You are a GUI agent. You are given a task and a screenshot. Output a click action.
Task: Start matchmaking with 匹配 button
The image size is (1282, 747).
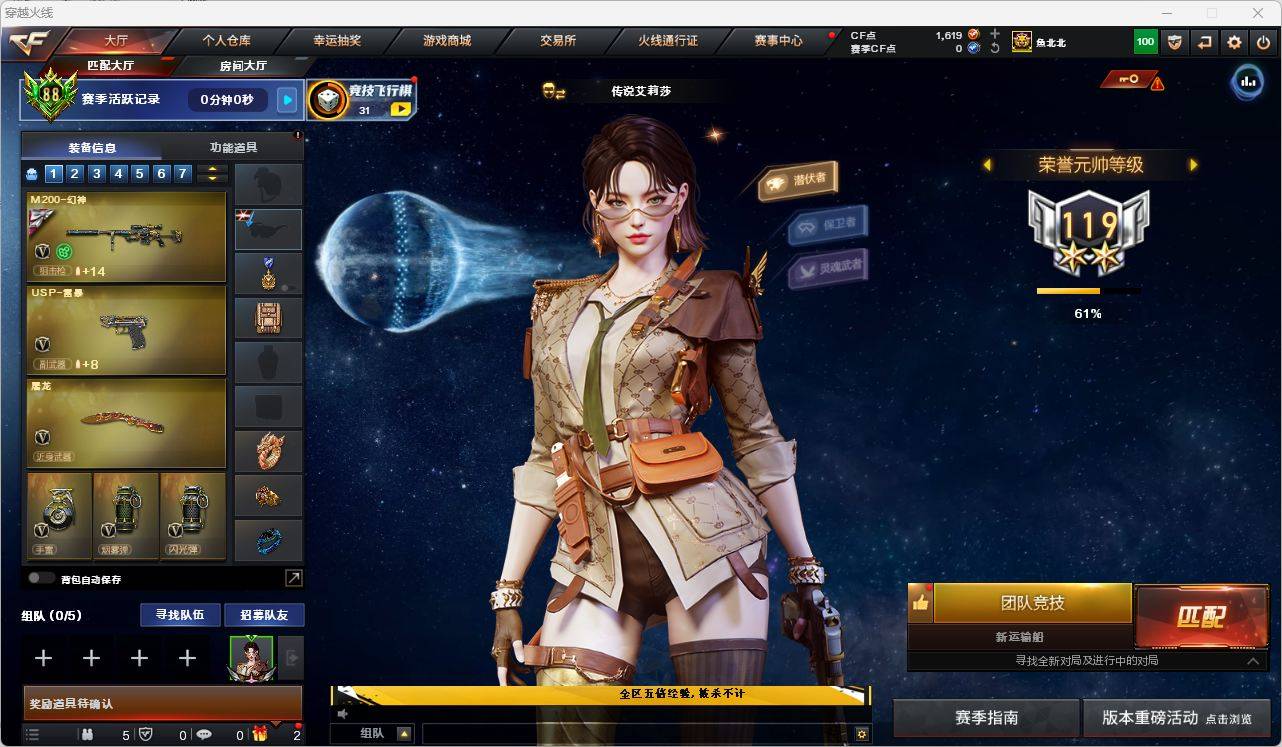1201,616
